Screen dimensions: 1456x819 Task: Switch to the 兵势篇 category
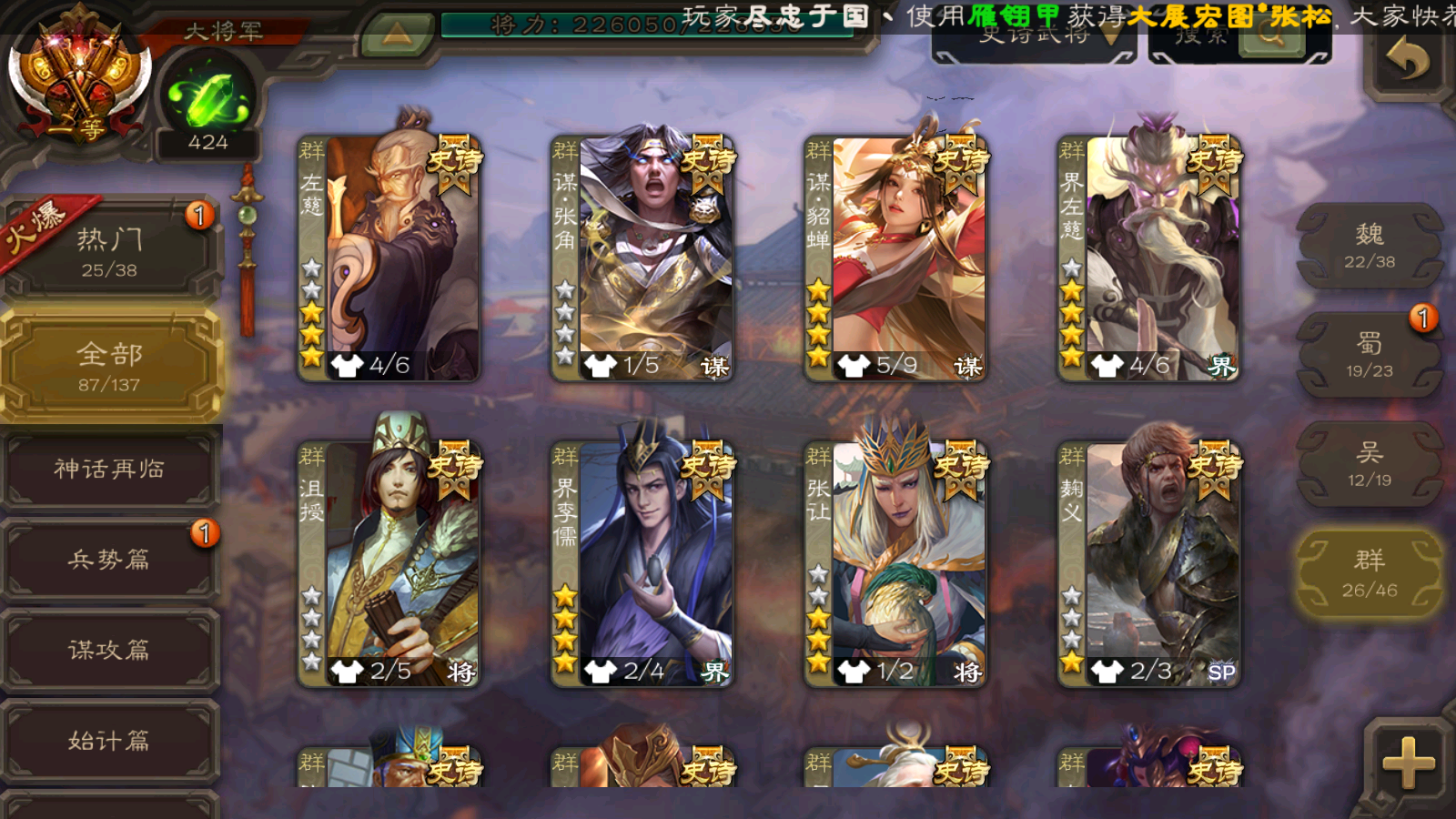[x=109, y=559]
